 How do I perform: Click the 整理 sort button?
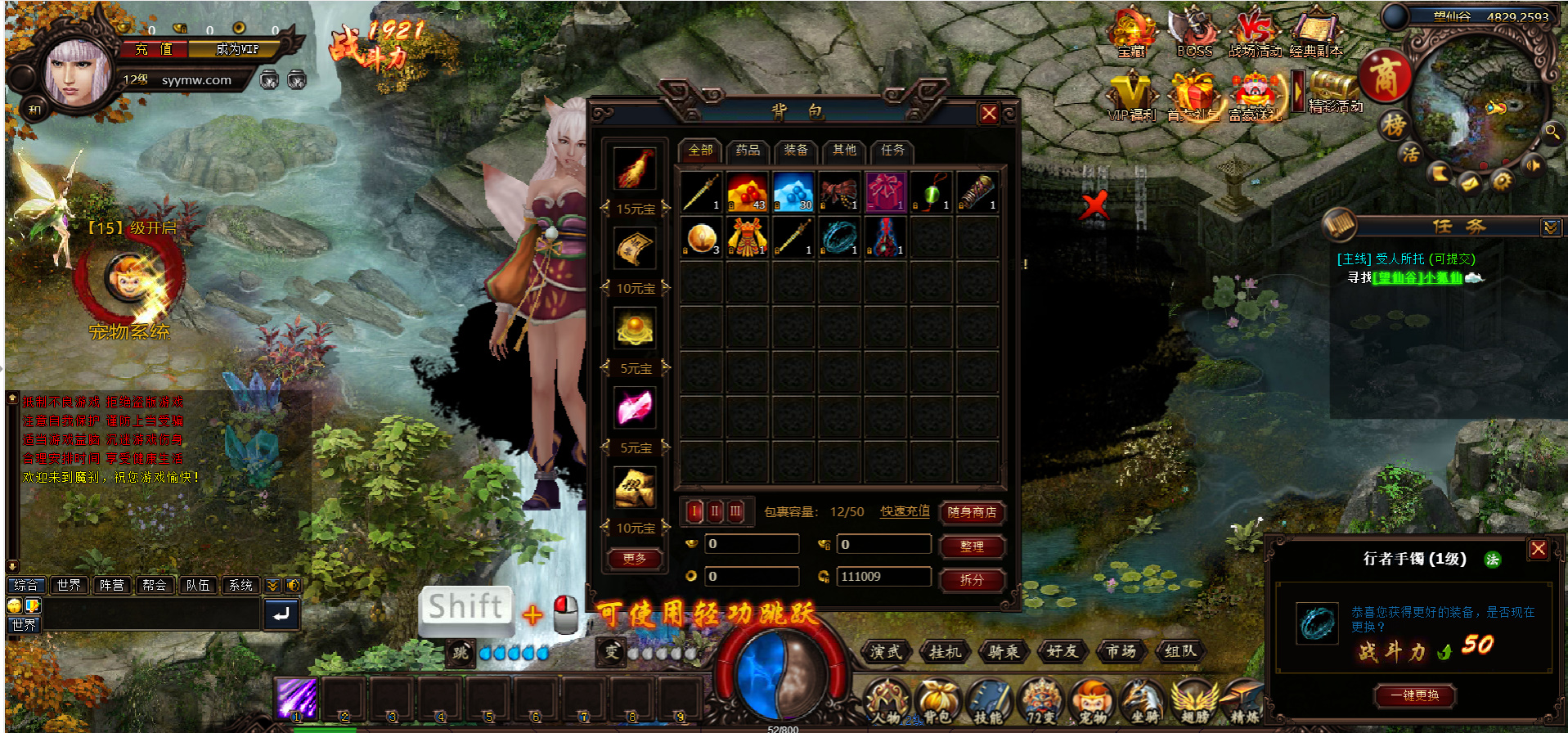click(972, 546)
